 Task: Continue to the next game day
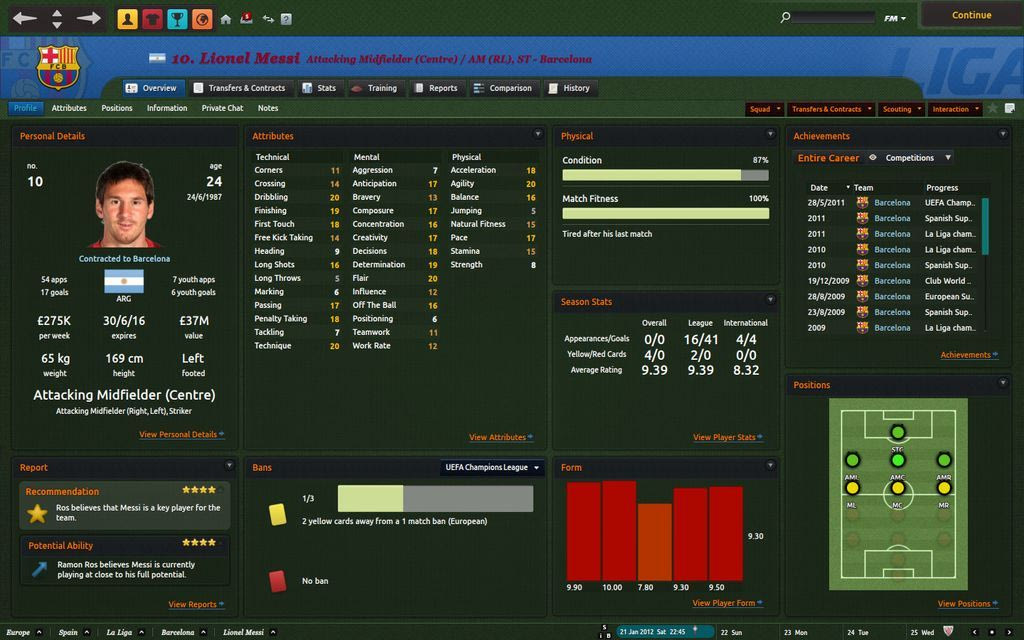coord(971,15)
